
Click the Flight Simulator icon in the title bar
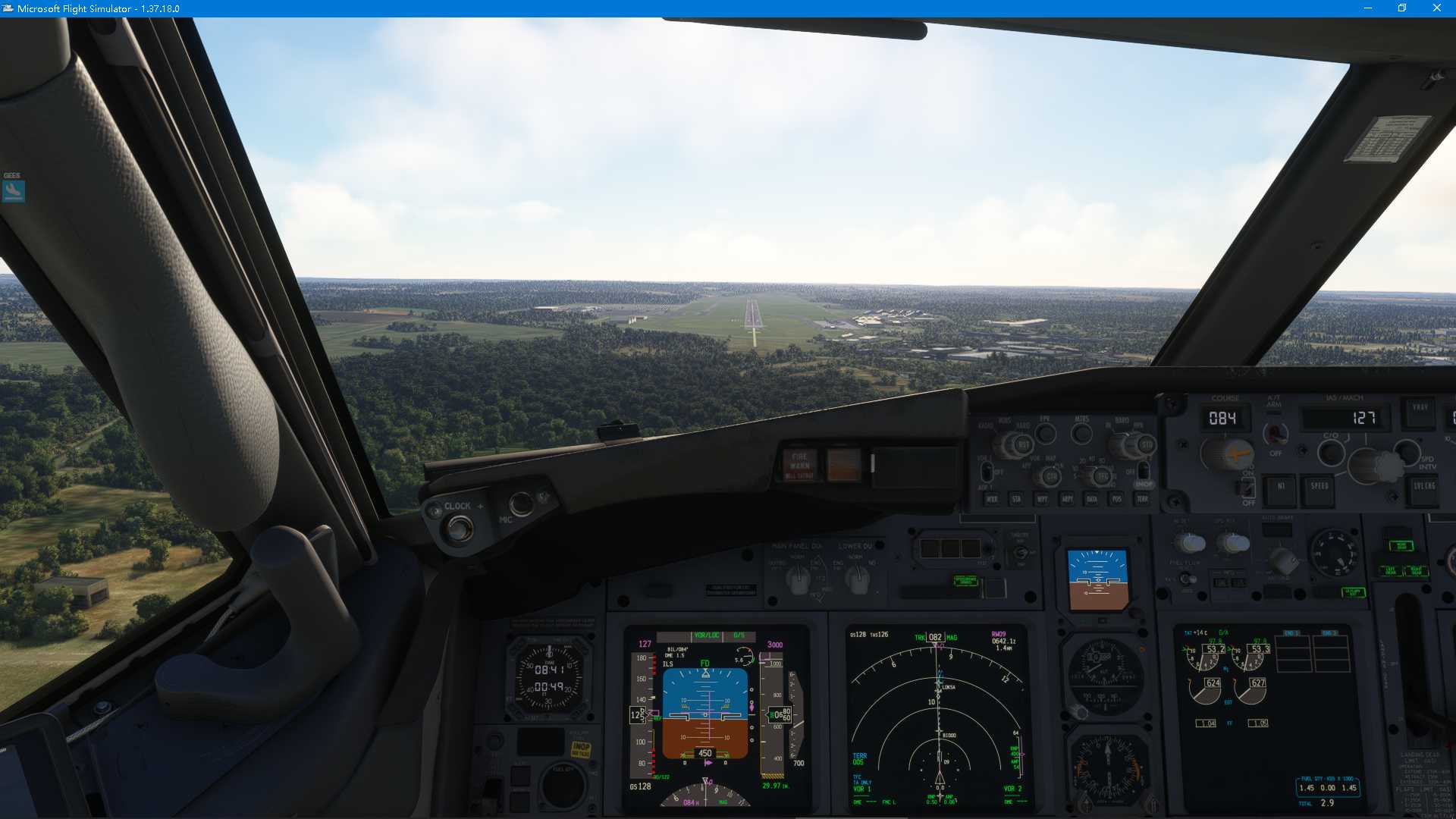point(9,8)
